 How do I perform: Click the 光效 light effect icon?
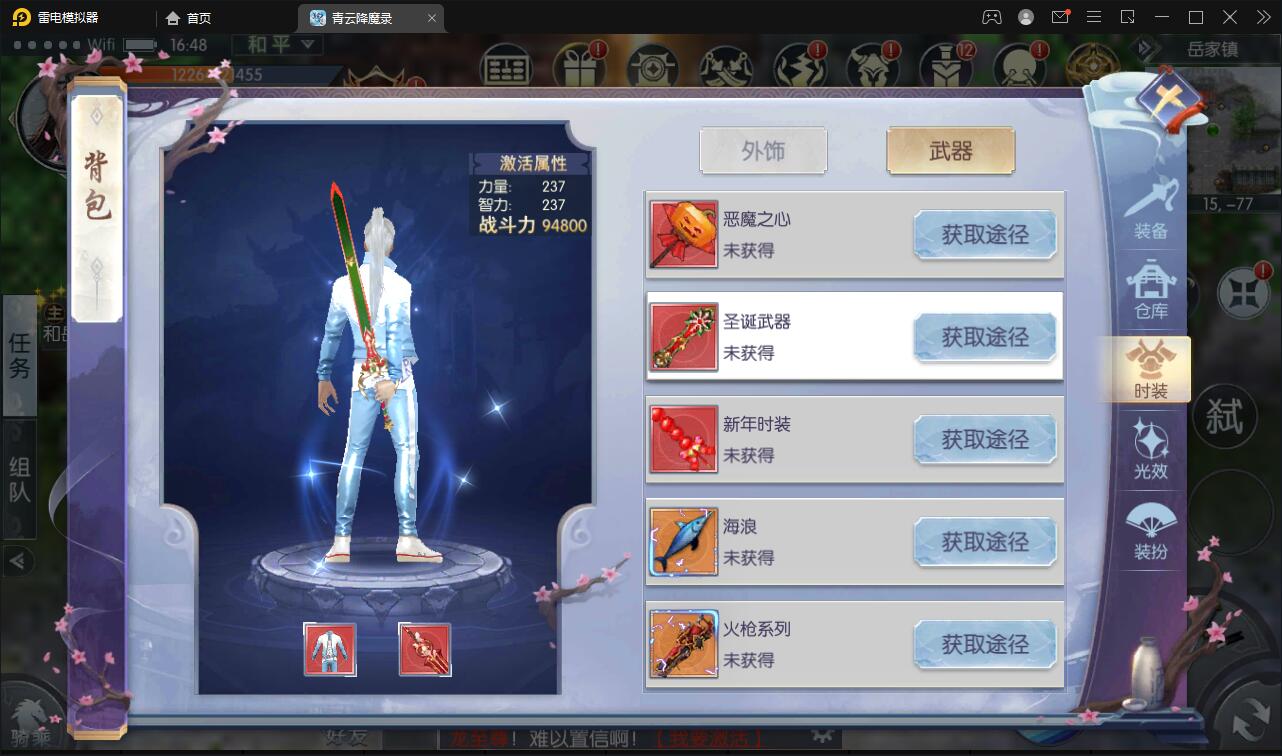[x=1152, y=450]
